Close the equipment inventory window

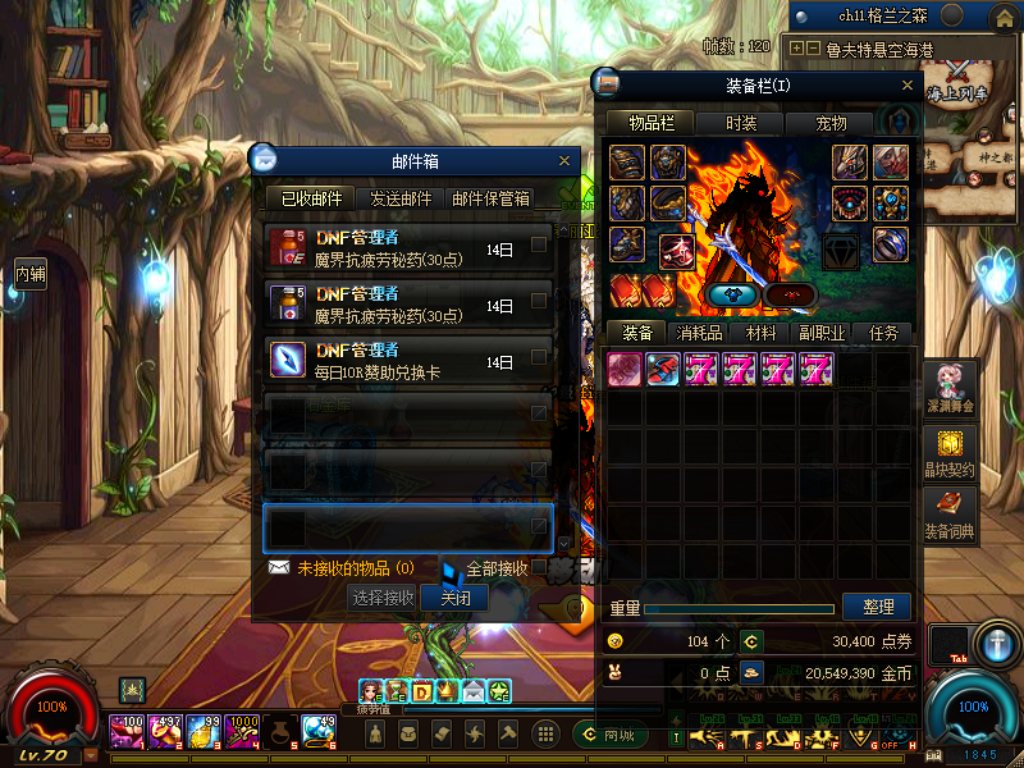click(x=907, y=86)
